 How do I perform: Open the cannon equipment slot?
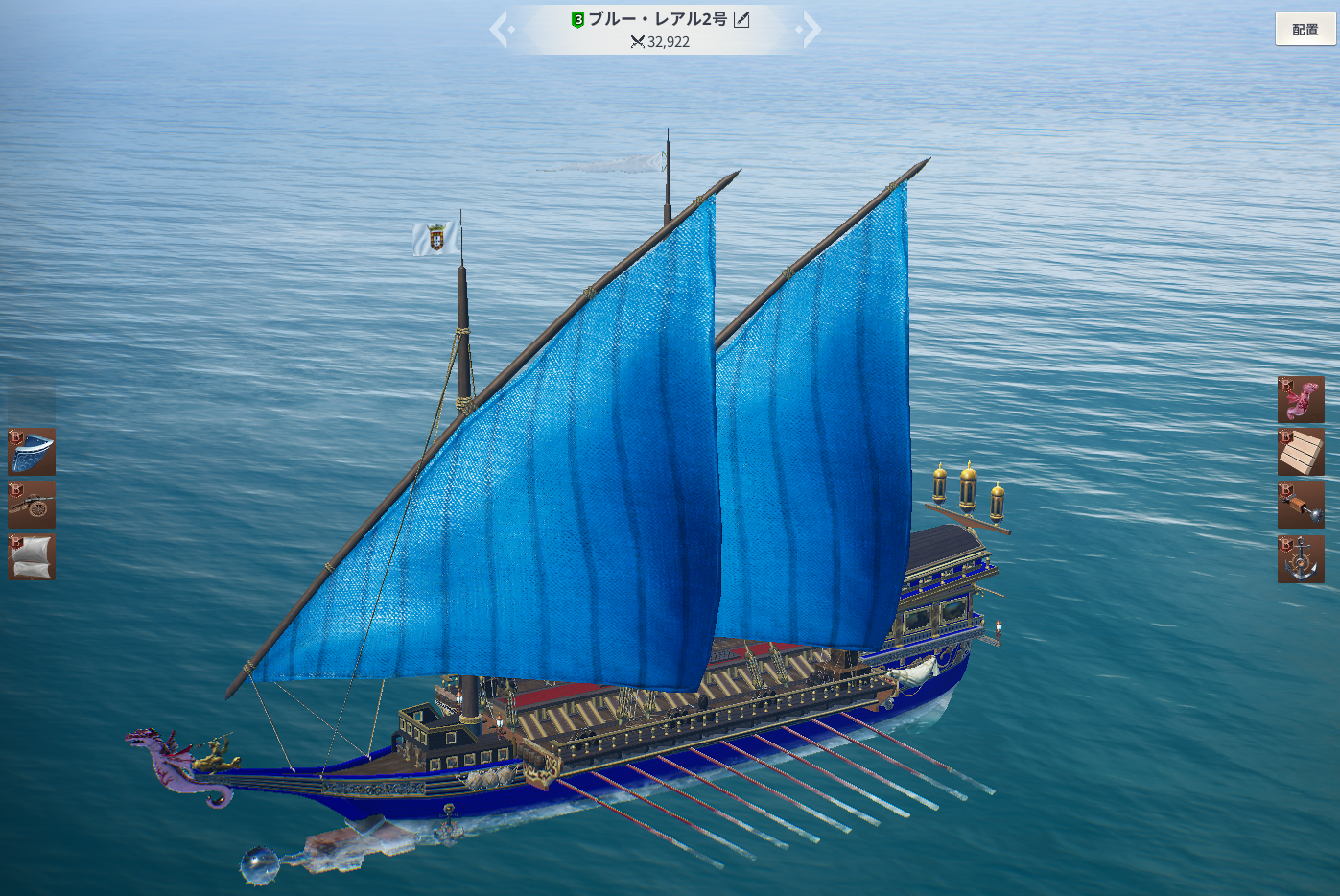pyautogui.click(x=32, y=505)
